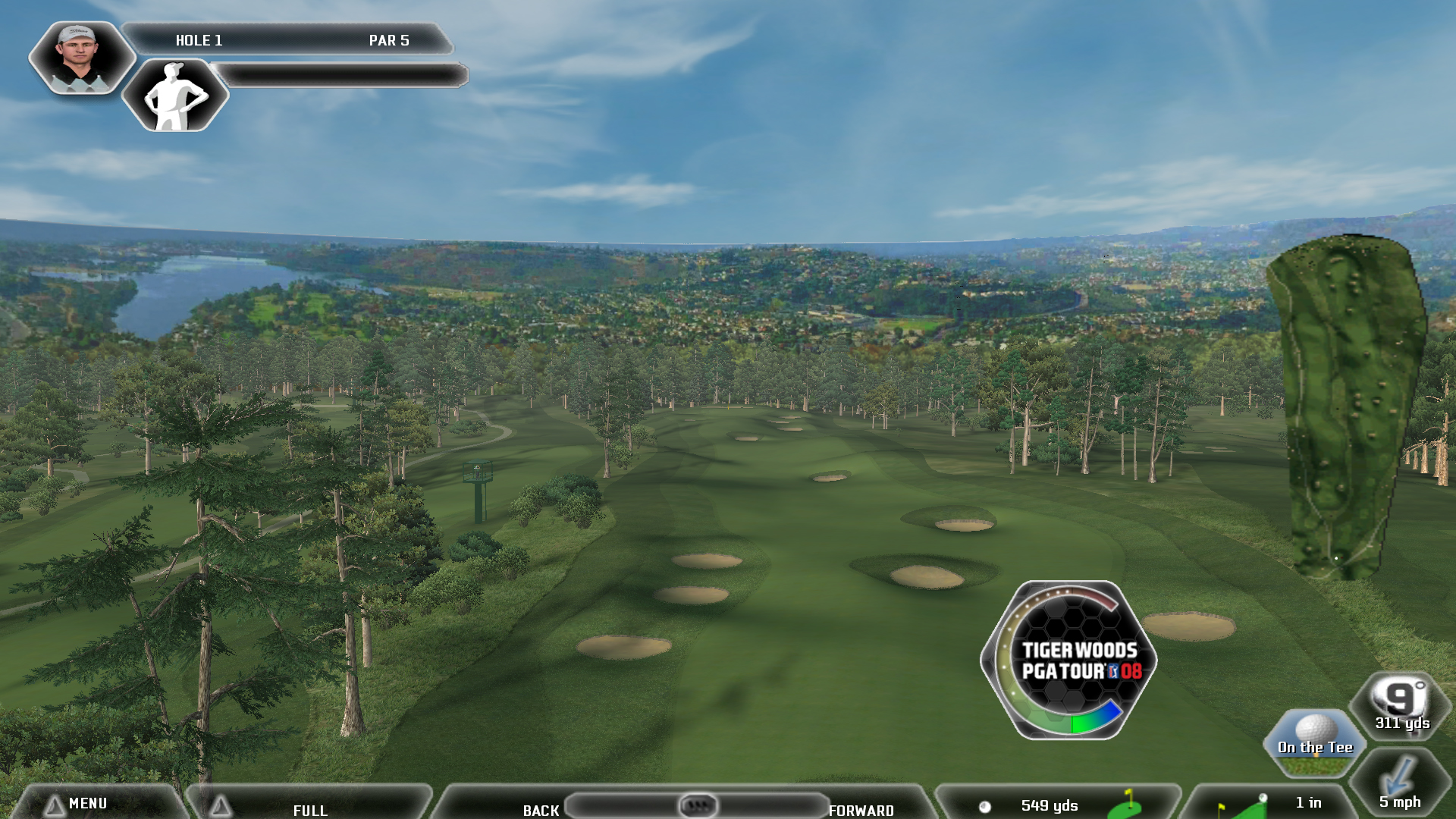The image size is (1456, 819).
Task: Click the golfer portrait with white cap
Action: pyautogui.click(x=80, y=58)
